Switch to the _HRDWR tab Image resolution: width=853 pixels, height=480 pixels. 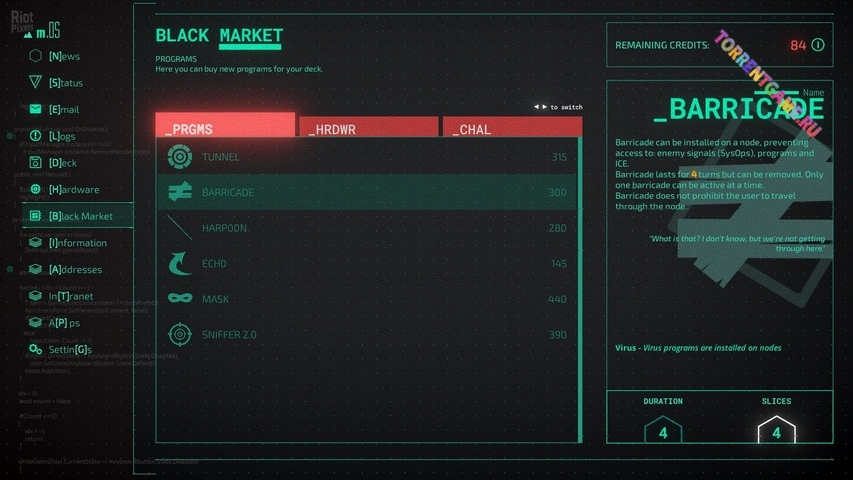pos(368,128)
